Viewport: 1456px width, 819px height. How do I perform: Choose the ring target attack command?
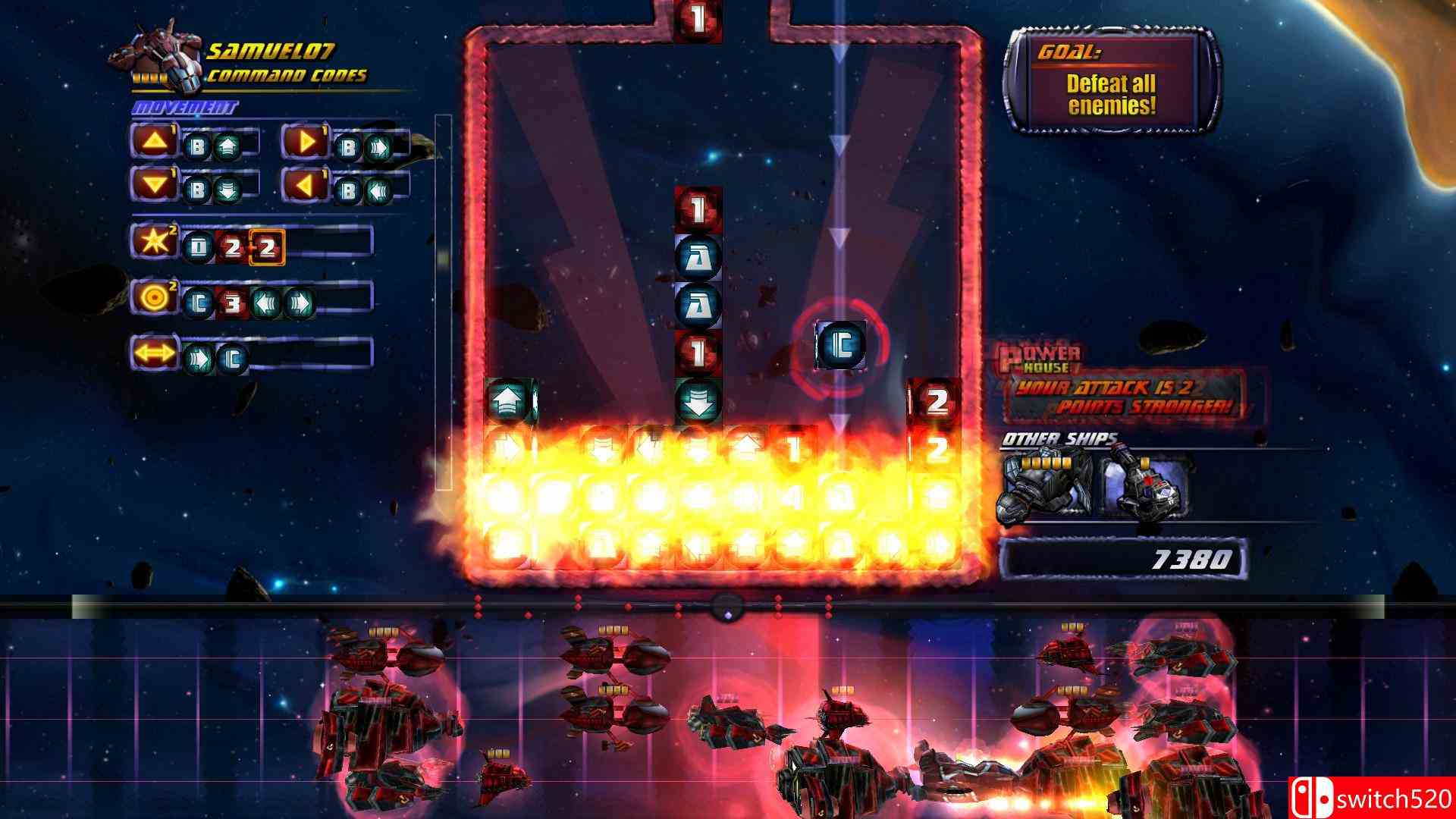tap(153, 297)
